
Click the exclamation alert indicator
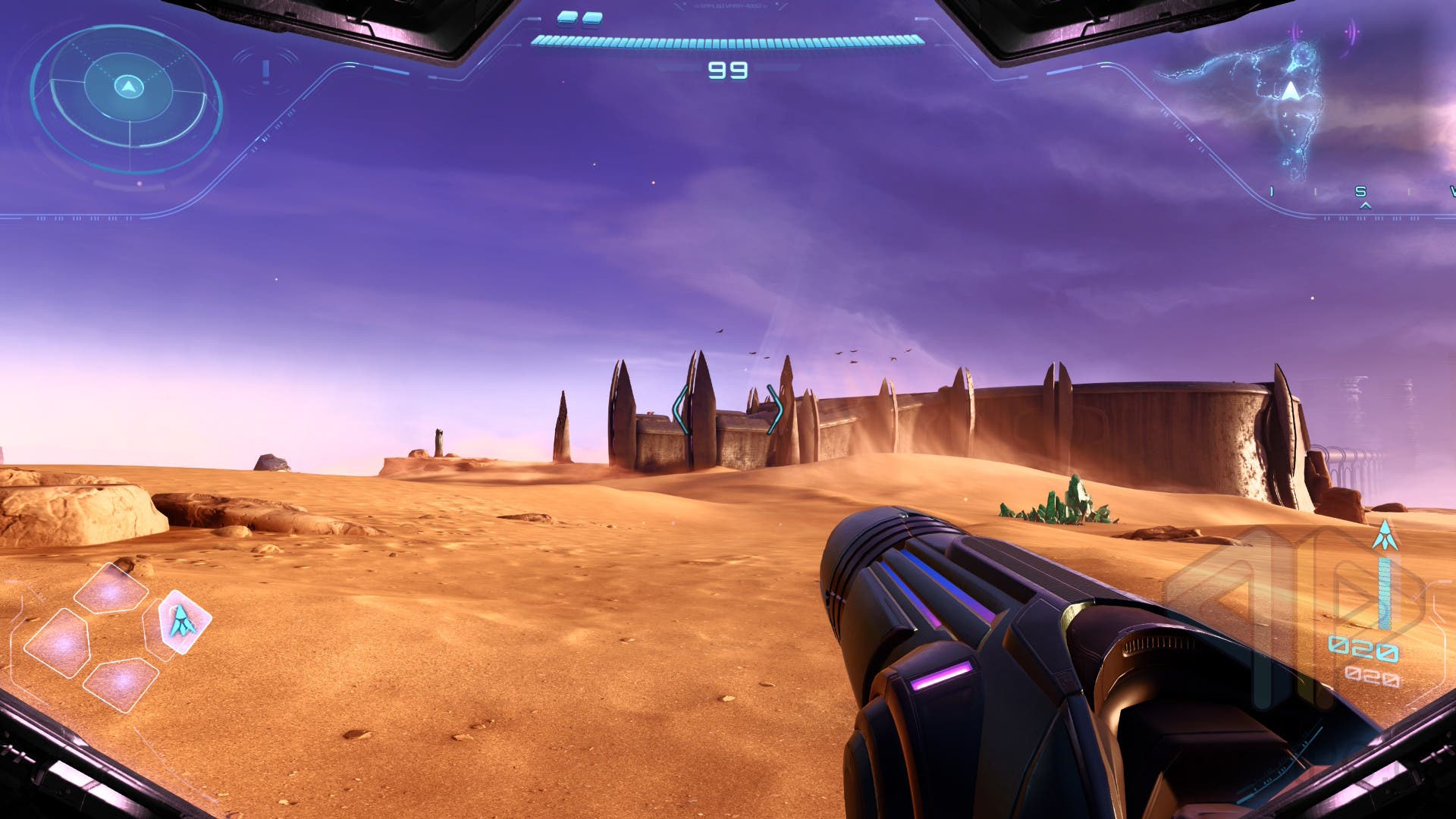(x=265, y=71)
